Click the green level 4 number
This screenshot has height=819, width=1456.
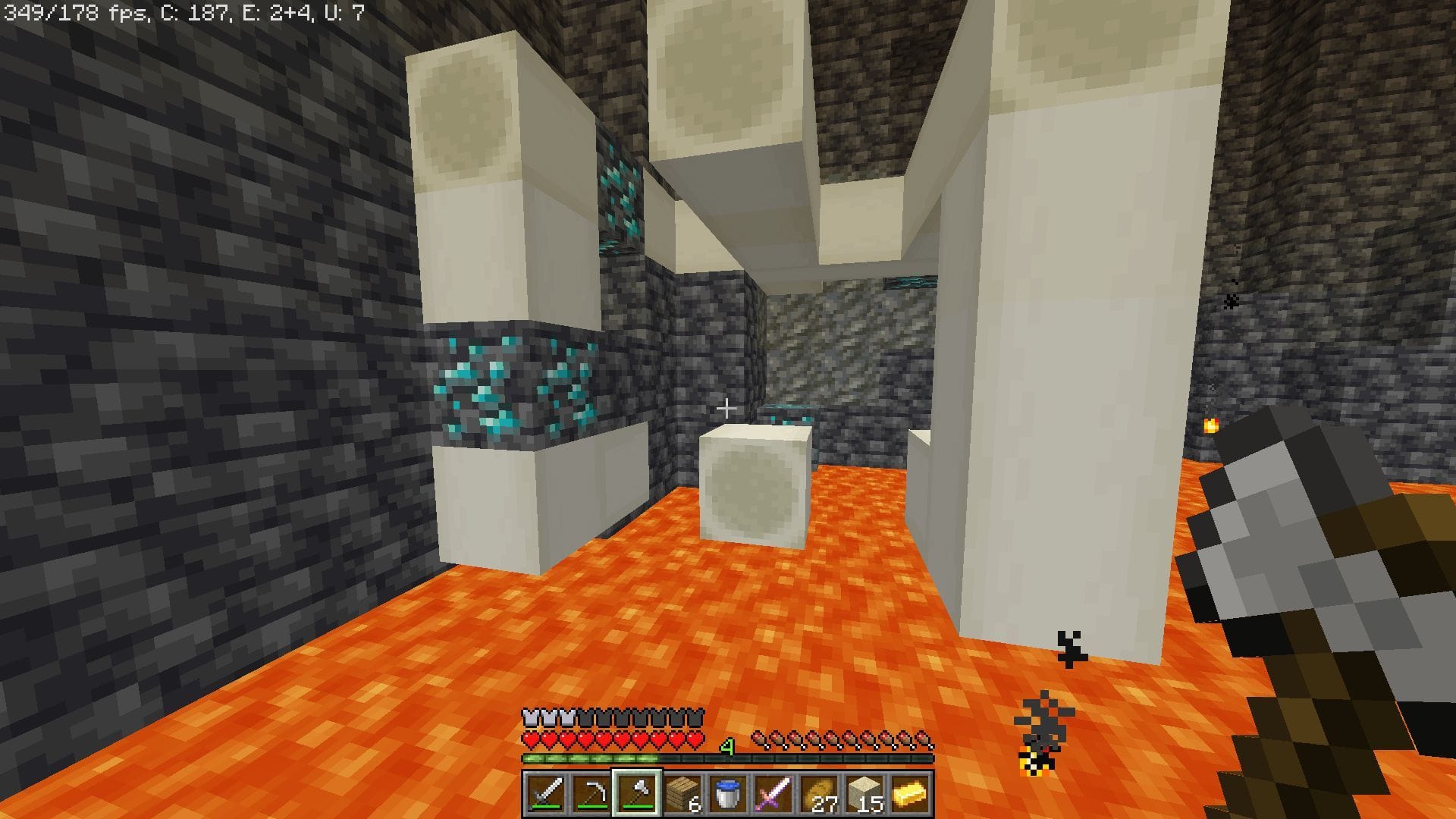[x=726, y=747]
